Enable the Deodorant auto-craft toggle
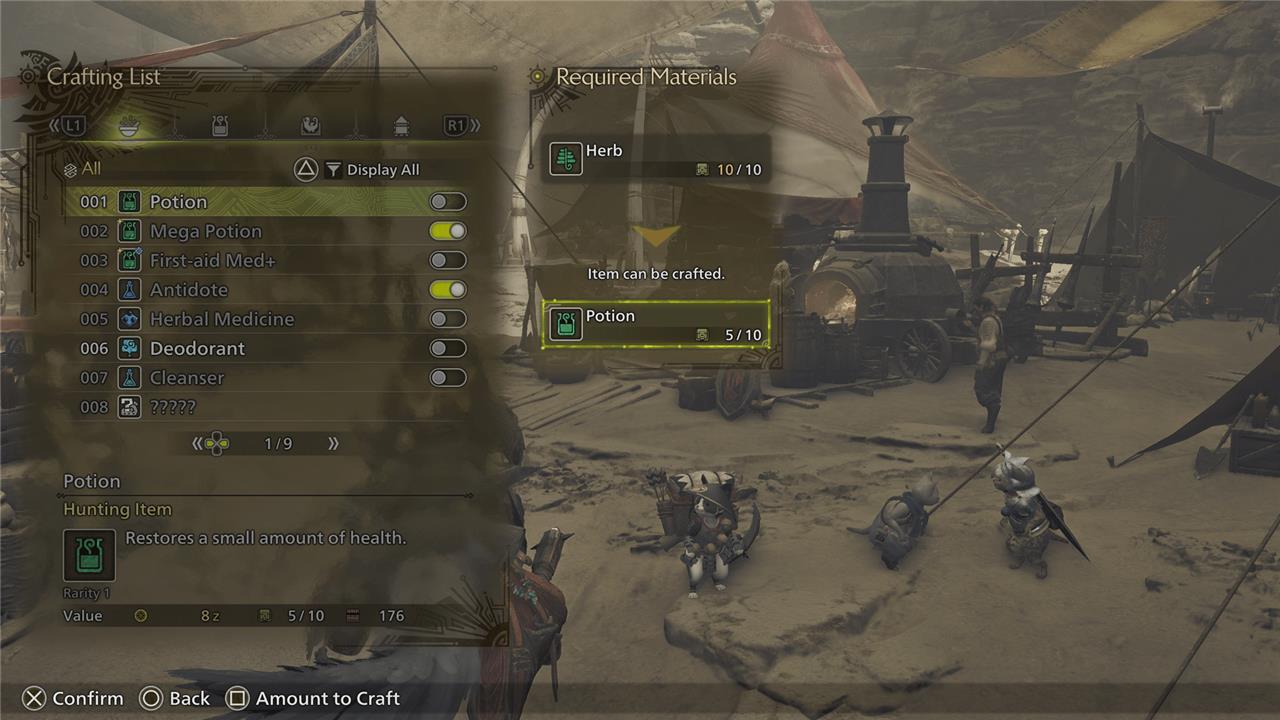Viewport: 1280px width, 720px height. pos(448,348)
